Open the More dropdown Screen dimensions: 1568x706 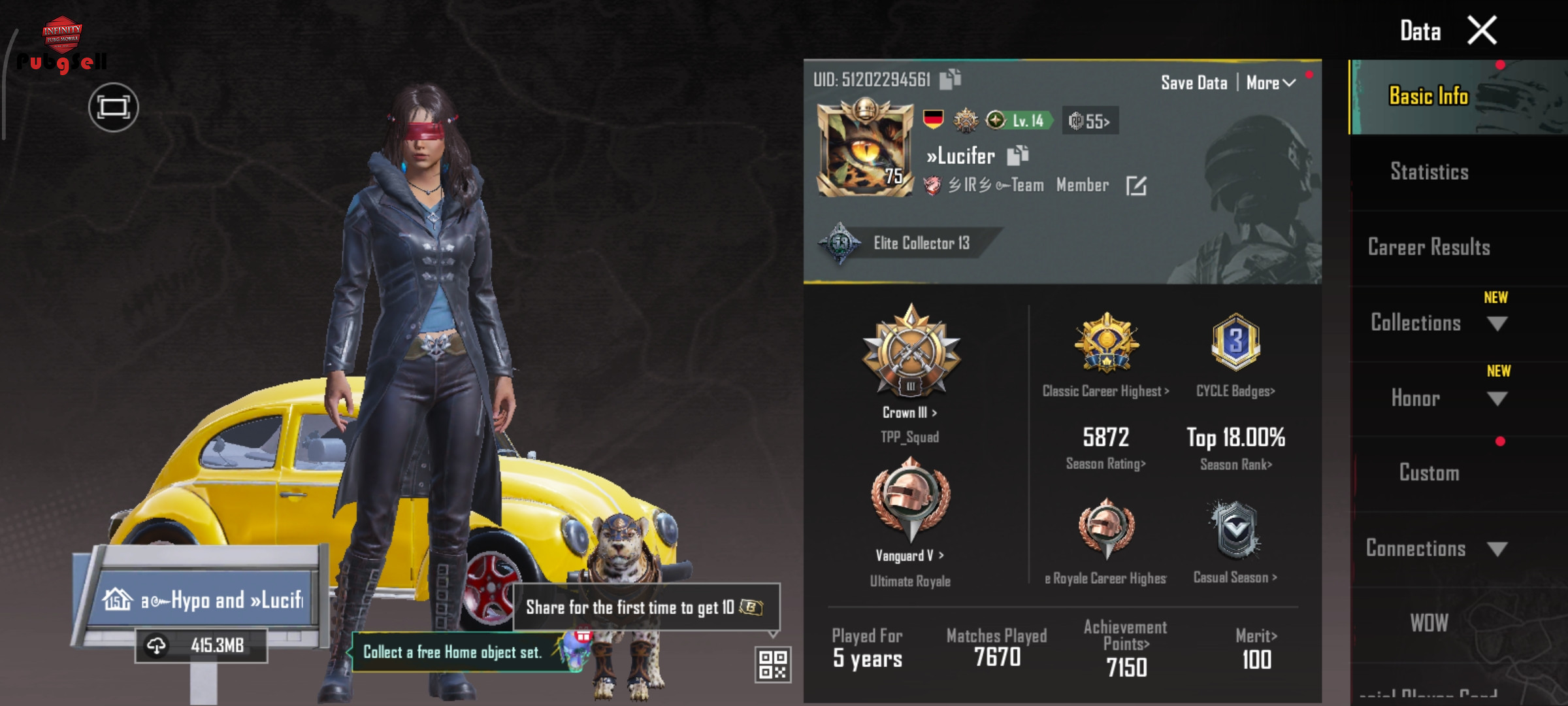point(1270,83)
